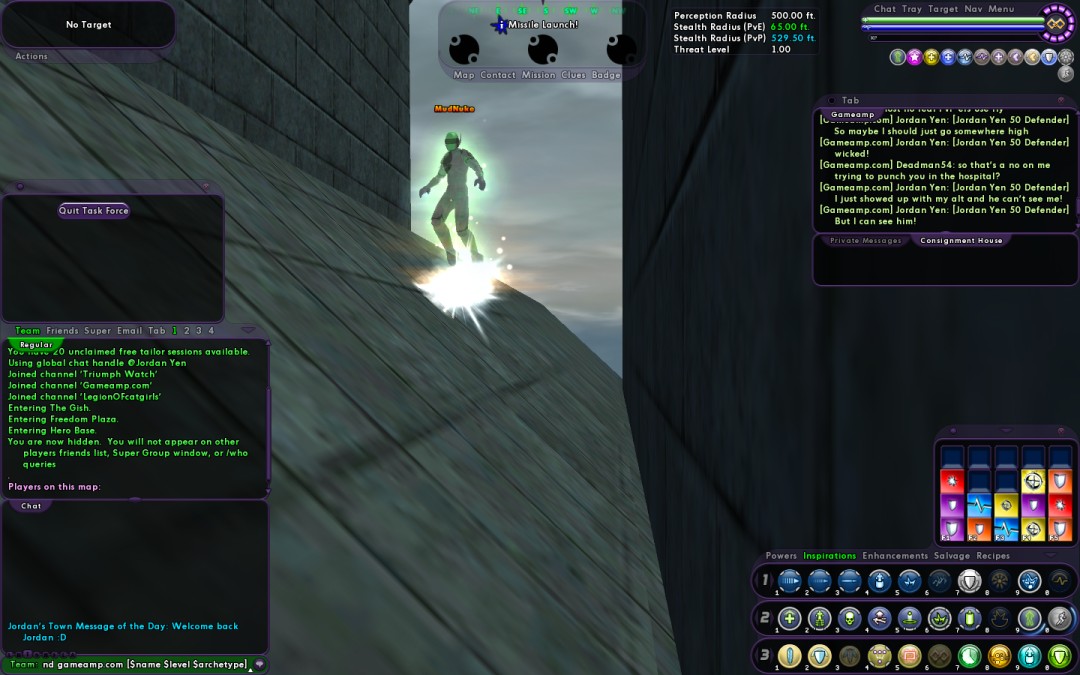Image resolution: width=1080 pixels, height=675 pixels.
Task: Click the Quit Task Force button
Action: (94, 211)
